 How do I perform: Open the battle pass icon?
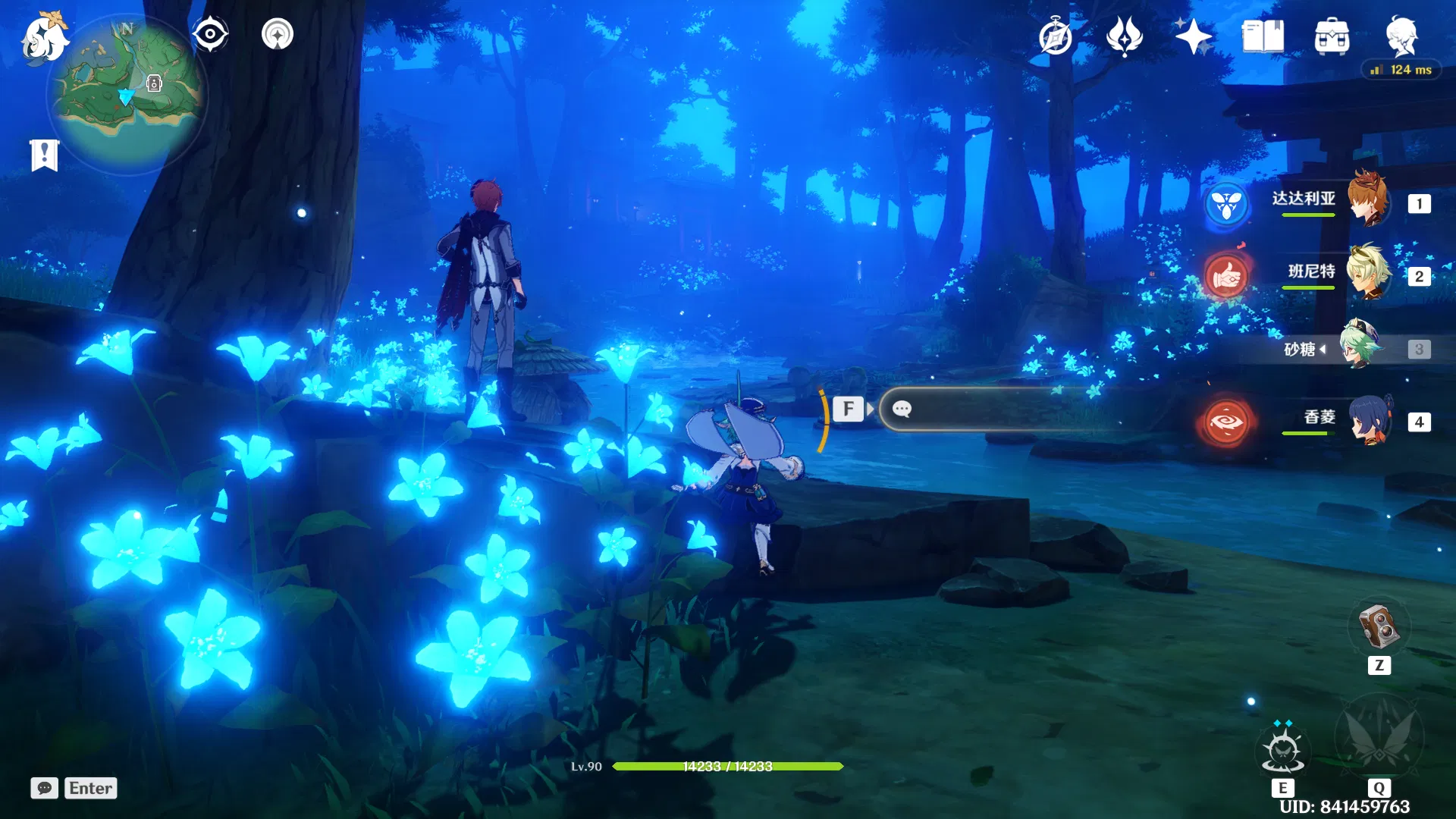coord(1124,36)
